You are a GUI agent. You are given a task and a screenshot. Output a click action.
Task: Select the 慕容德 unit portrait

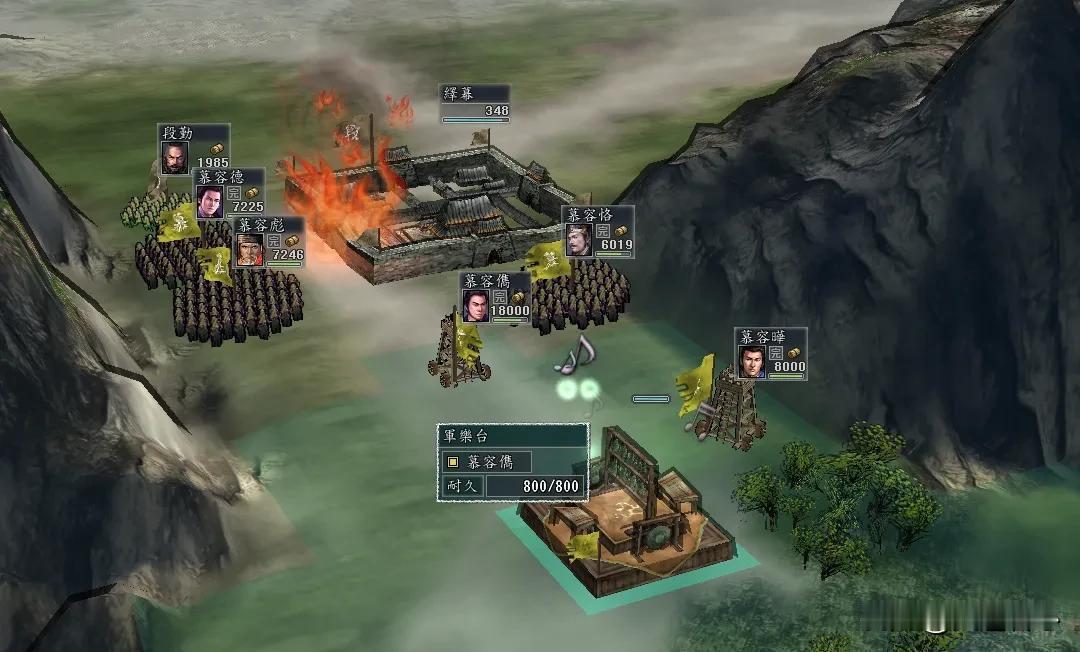coord(209,202)
